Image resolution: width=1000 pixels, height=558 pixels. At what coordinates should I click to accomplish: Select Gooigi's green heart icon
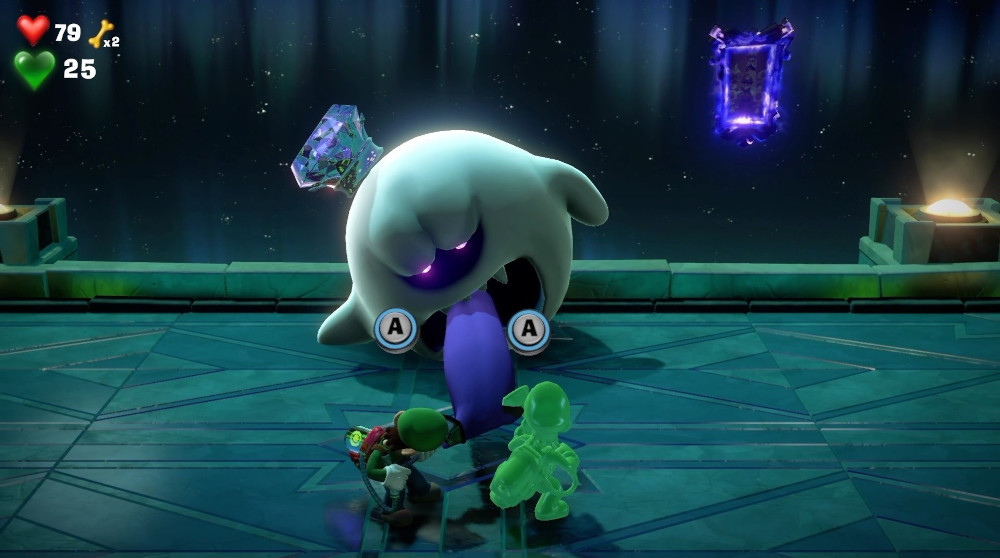tap(34, 69)
